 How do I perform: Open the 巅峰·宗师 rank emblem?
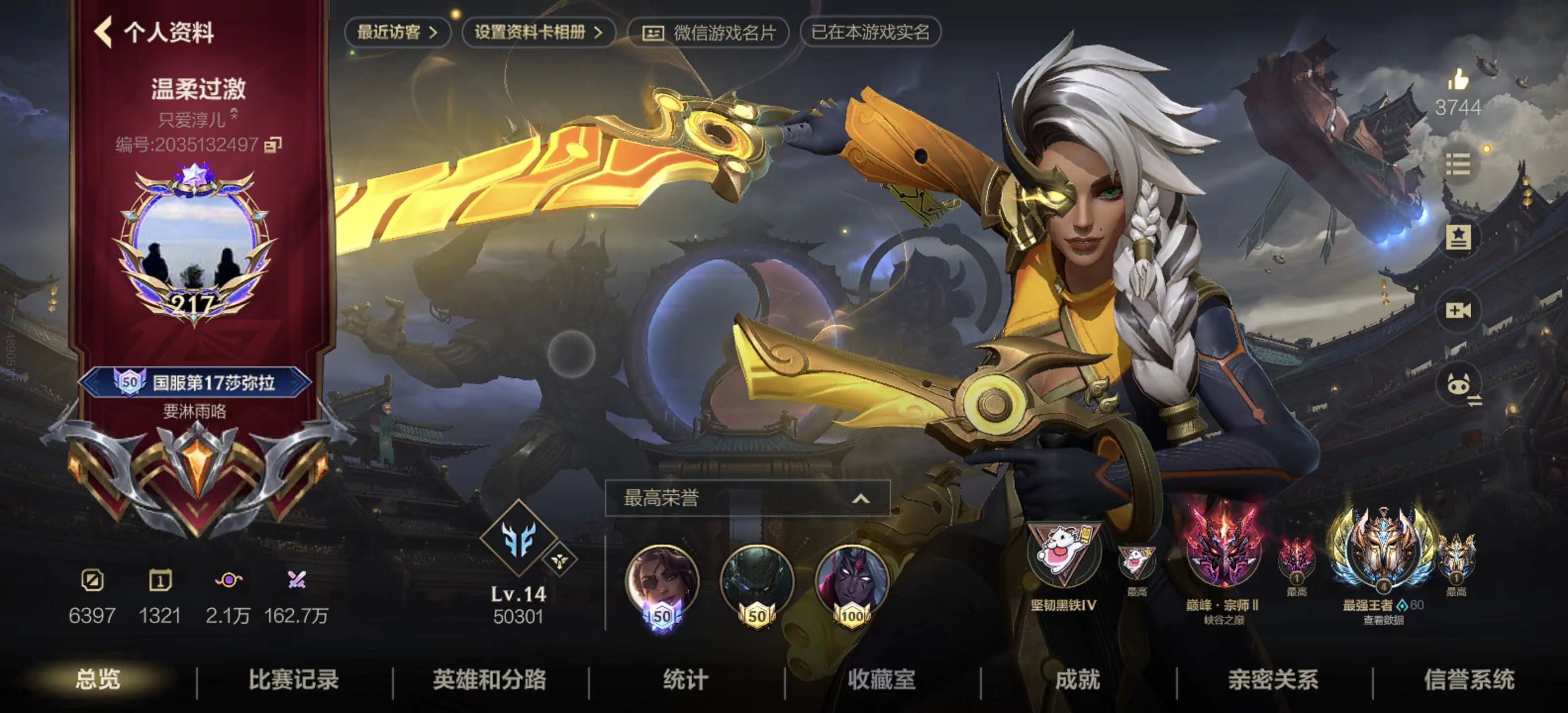1222,554
